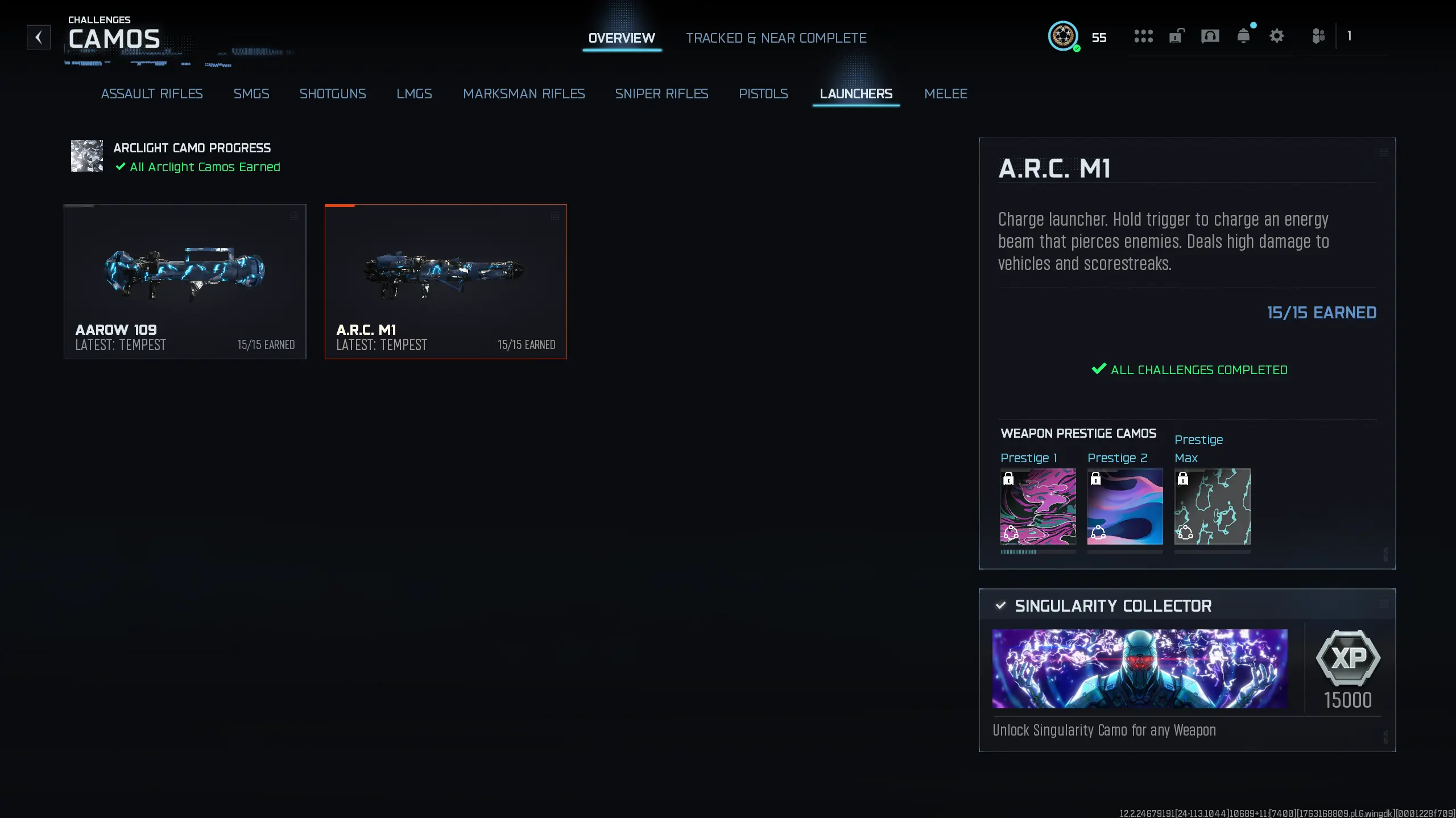
Task: Open the A.R.C. M1 panel options dots
Action: click(1383, 152)
